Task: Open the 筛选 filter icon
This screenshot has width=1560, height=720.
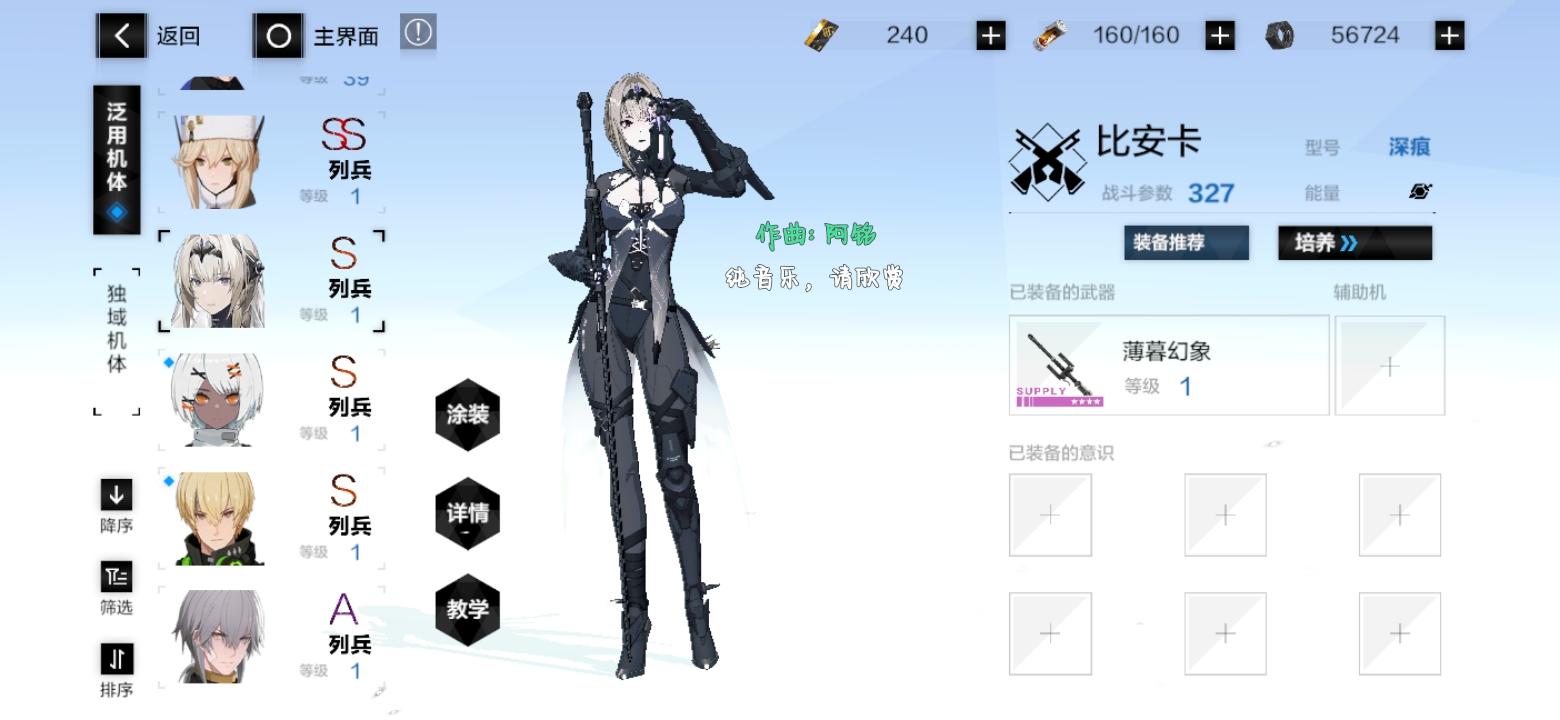Action: pos(115,580)
